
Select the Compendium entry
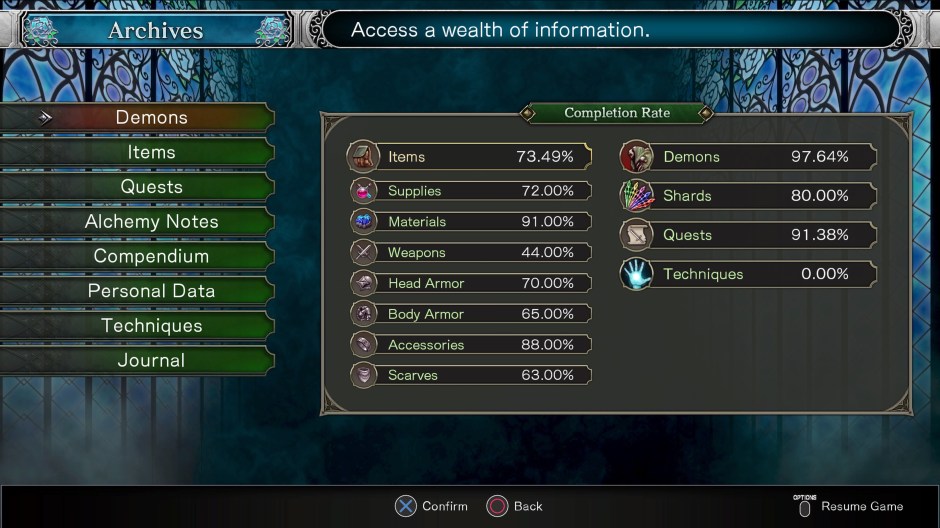151,256
